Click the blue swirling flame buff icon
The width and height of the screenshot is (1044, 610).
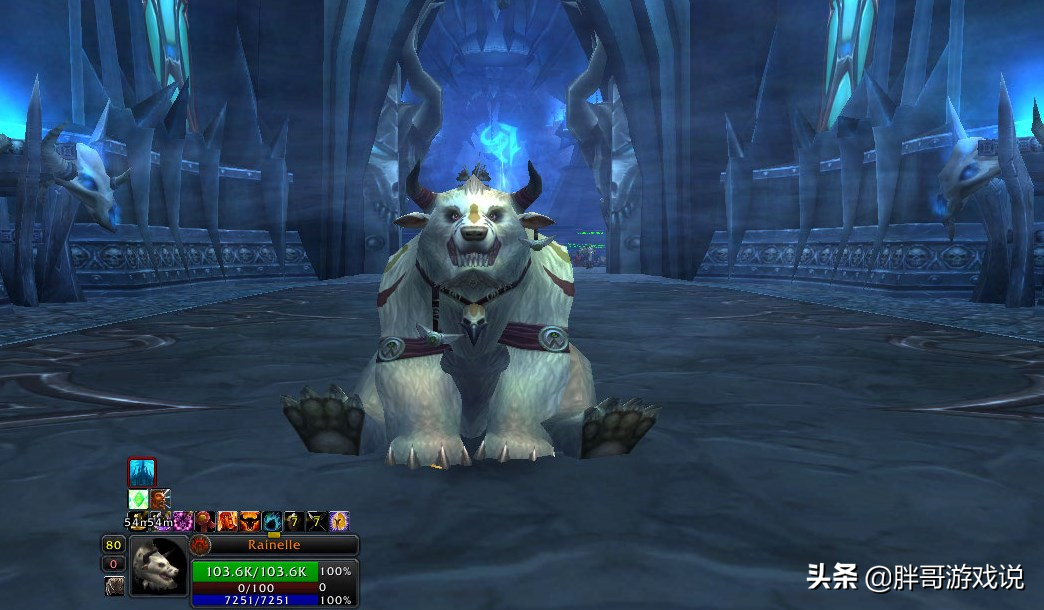(271, 520)
